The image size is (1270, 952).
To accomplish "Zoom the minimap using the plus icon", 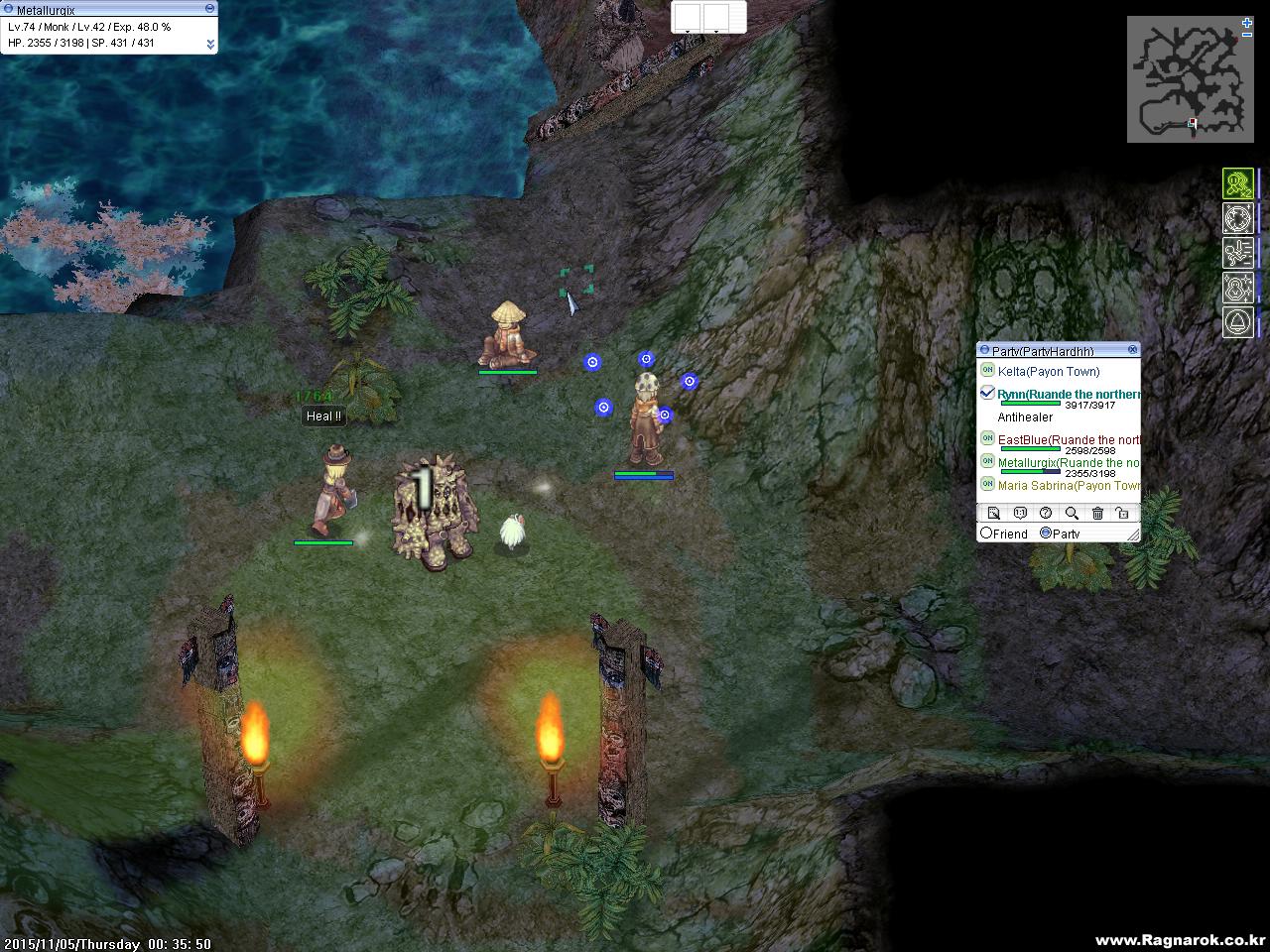I will point(1245,21).
